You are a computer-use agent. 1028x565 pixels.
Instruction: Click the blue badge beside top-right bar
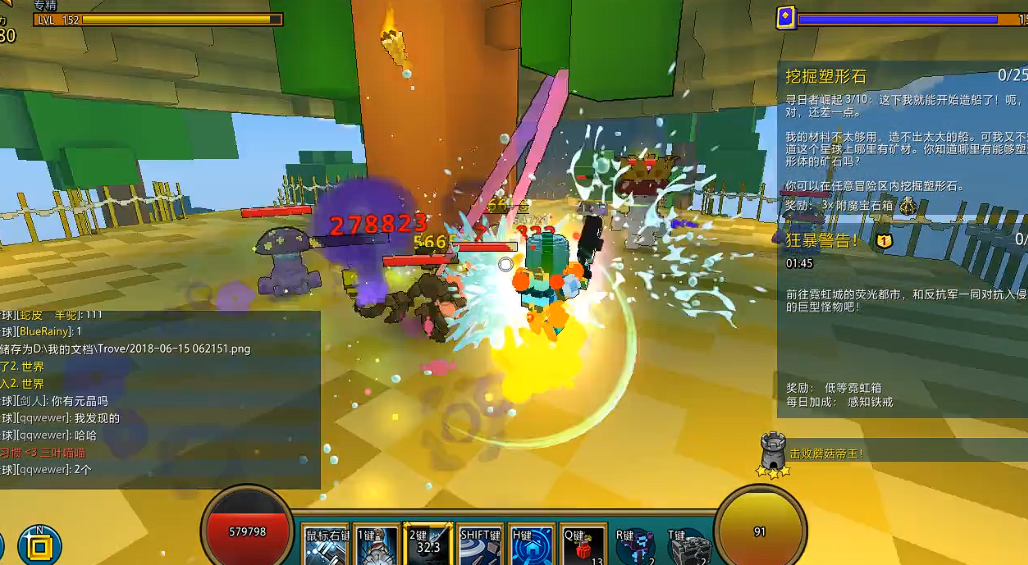(x=786, y=17)
